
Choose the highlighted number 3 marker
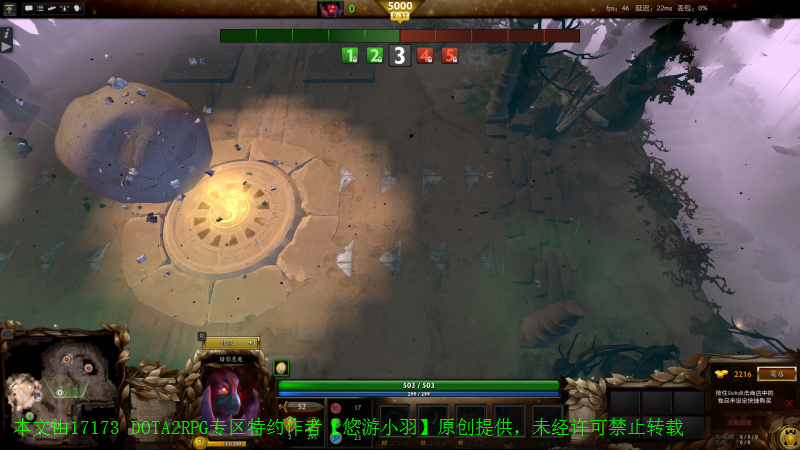[x=399, y=56]
